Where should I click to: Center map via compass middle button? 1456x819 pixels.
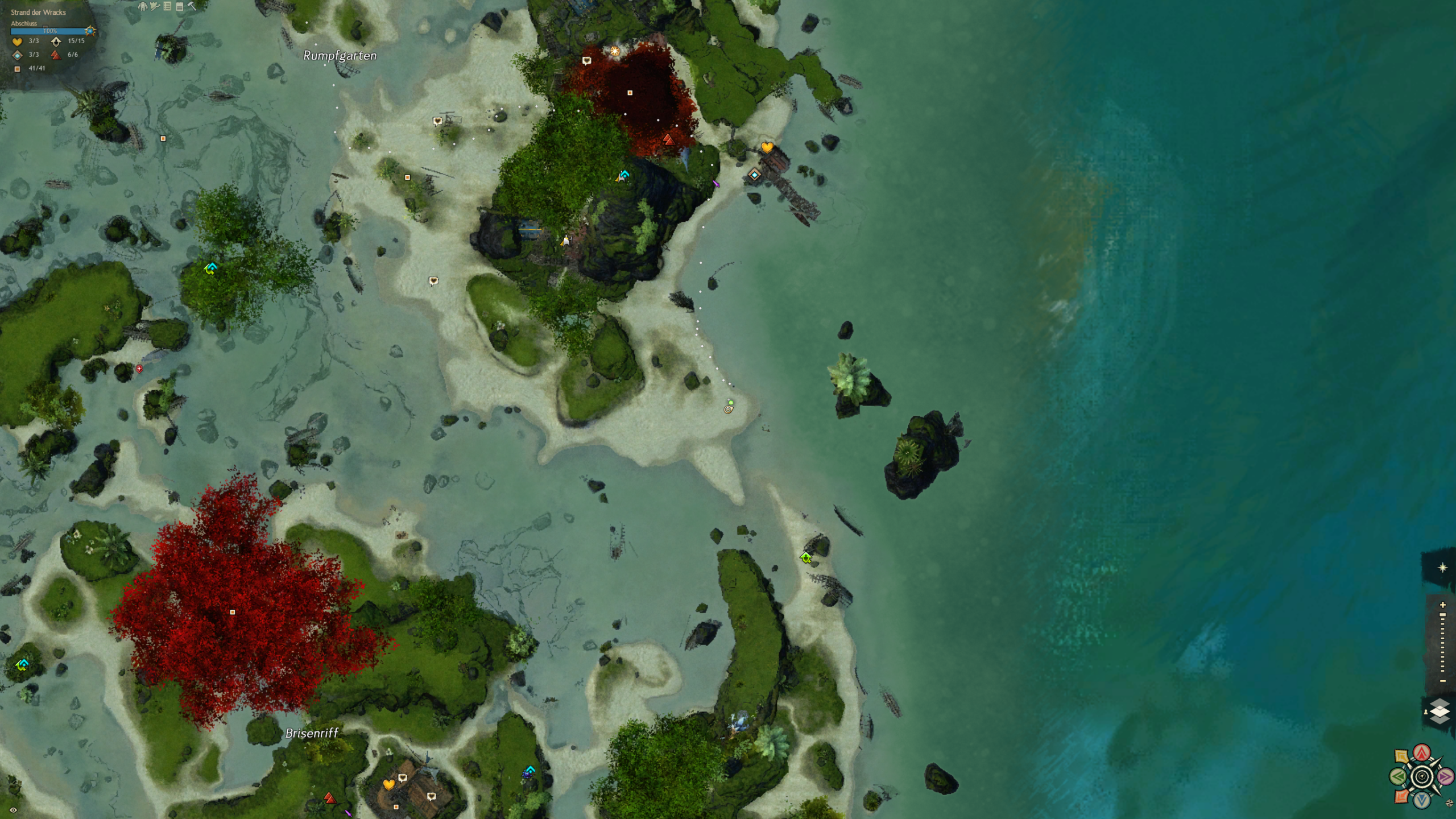[1422, 776]
